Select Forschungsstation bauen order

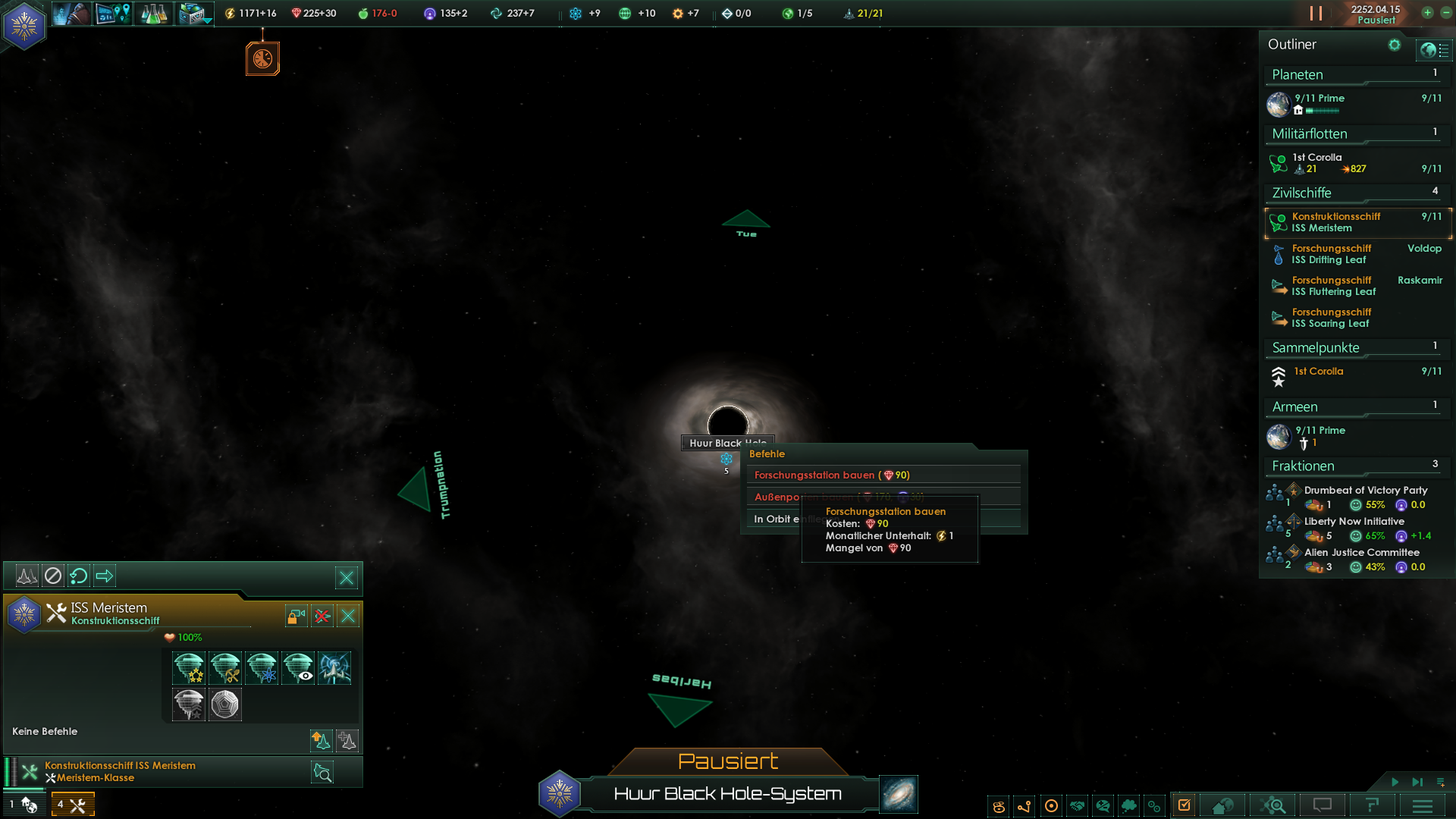[x=831, y=475]
